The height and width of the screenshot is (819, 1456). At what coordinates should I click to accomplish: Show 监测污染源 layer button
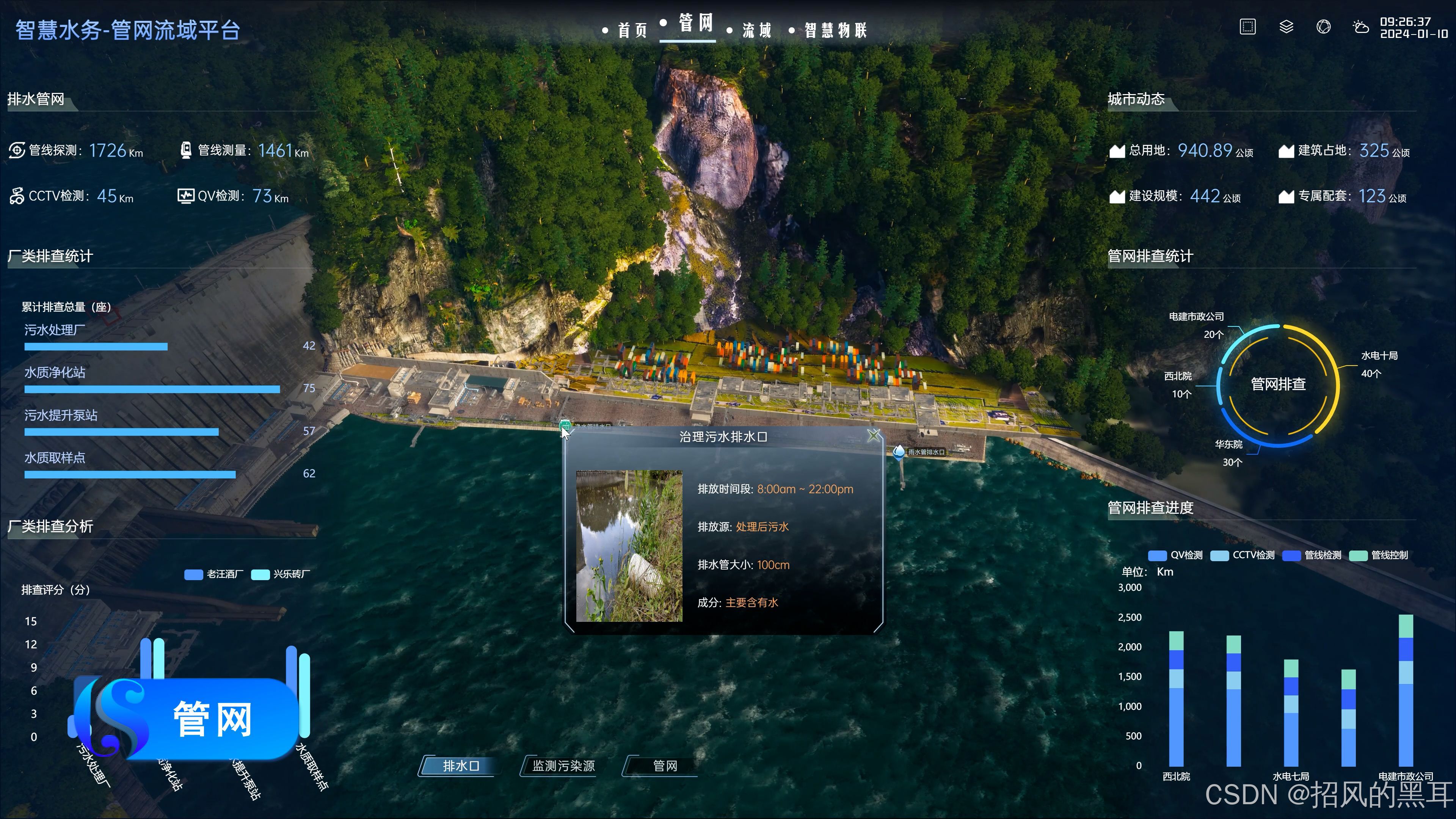tap(562, 766)
